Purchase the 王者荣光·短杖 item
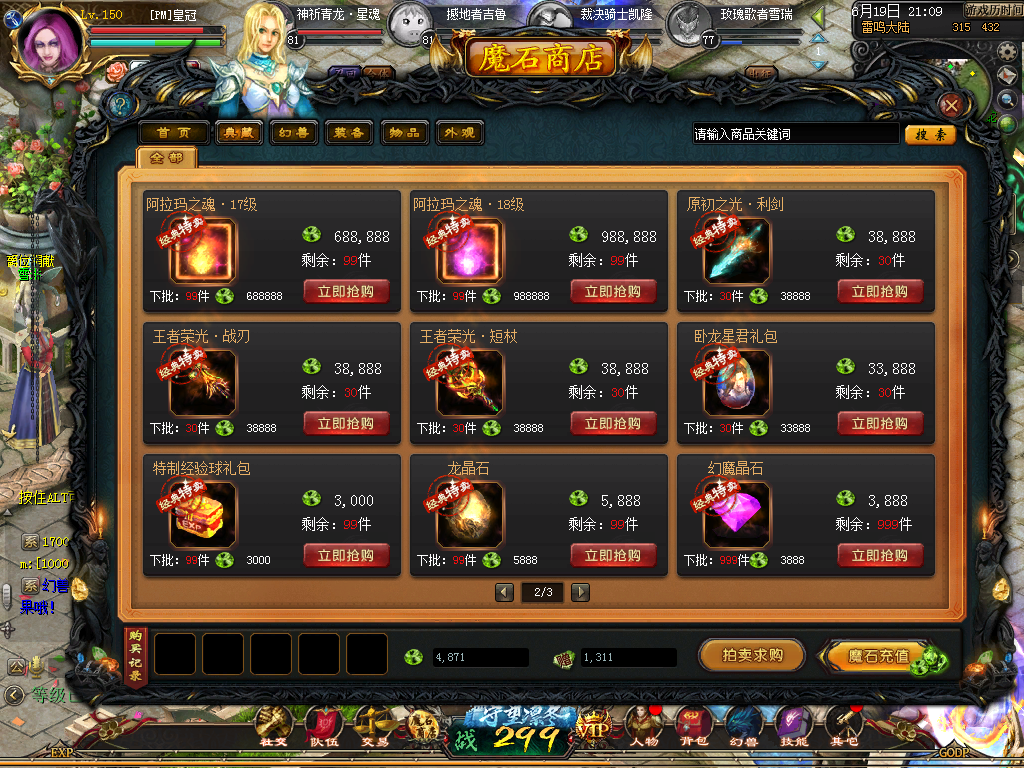 click(613, 424)
